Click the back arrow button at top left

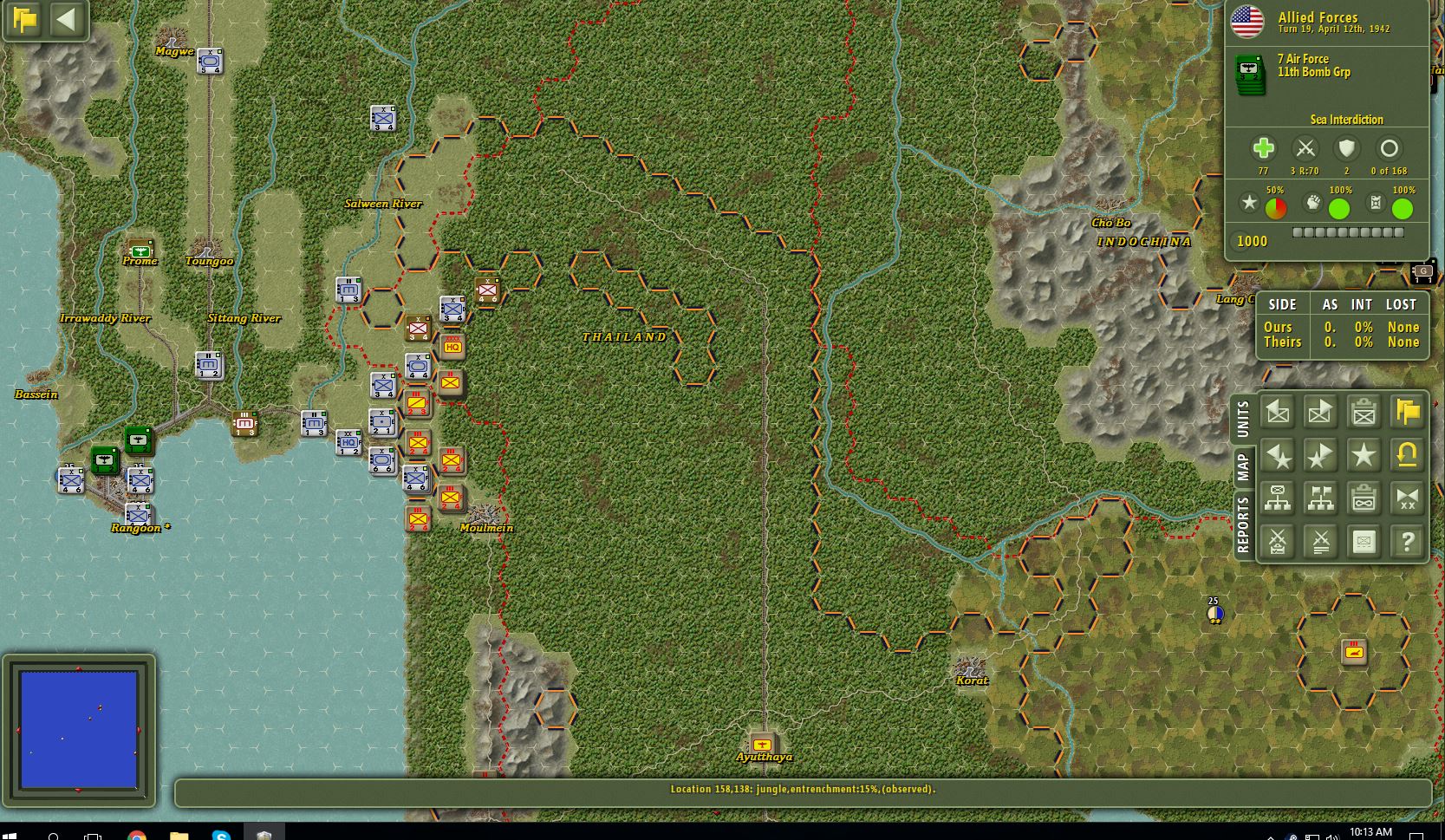tap(68, 21)
